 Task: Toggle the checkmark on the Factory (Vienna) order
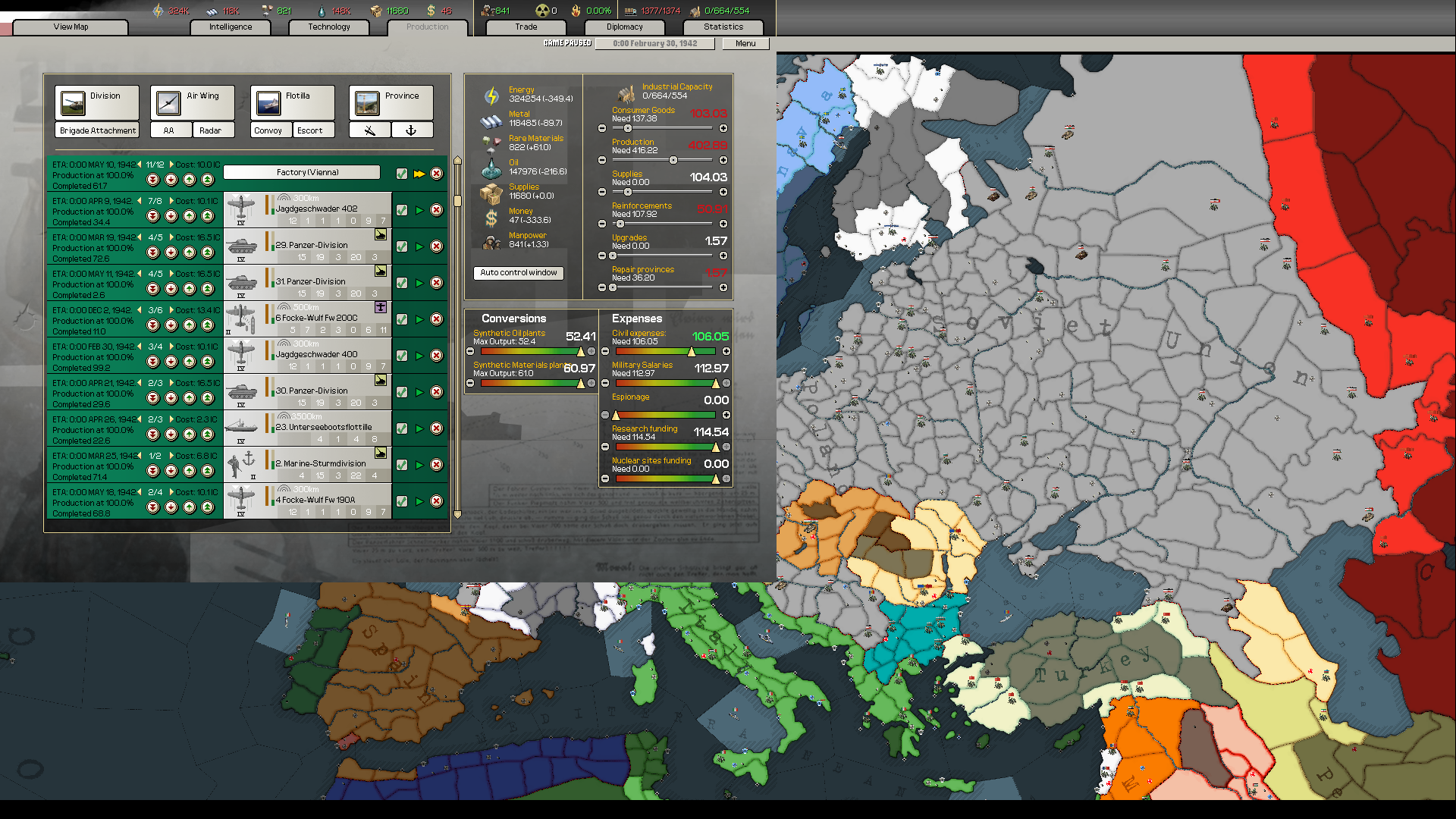pyautogui.click(x=401, y=173)
